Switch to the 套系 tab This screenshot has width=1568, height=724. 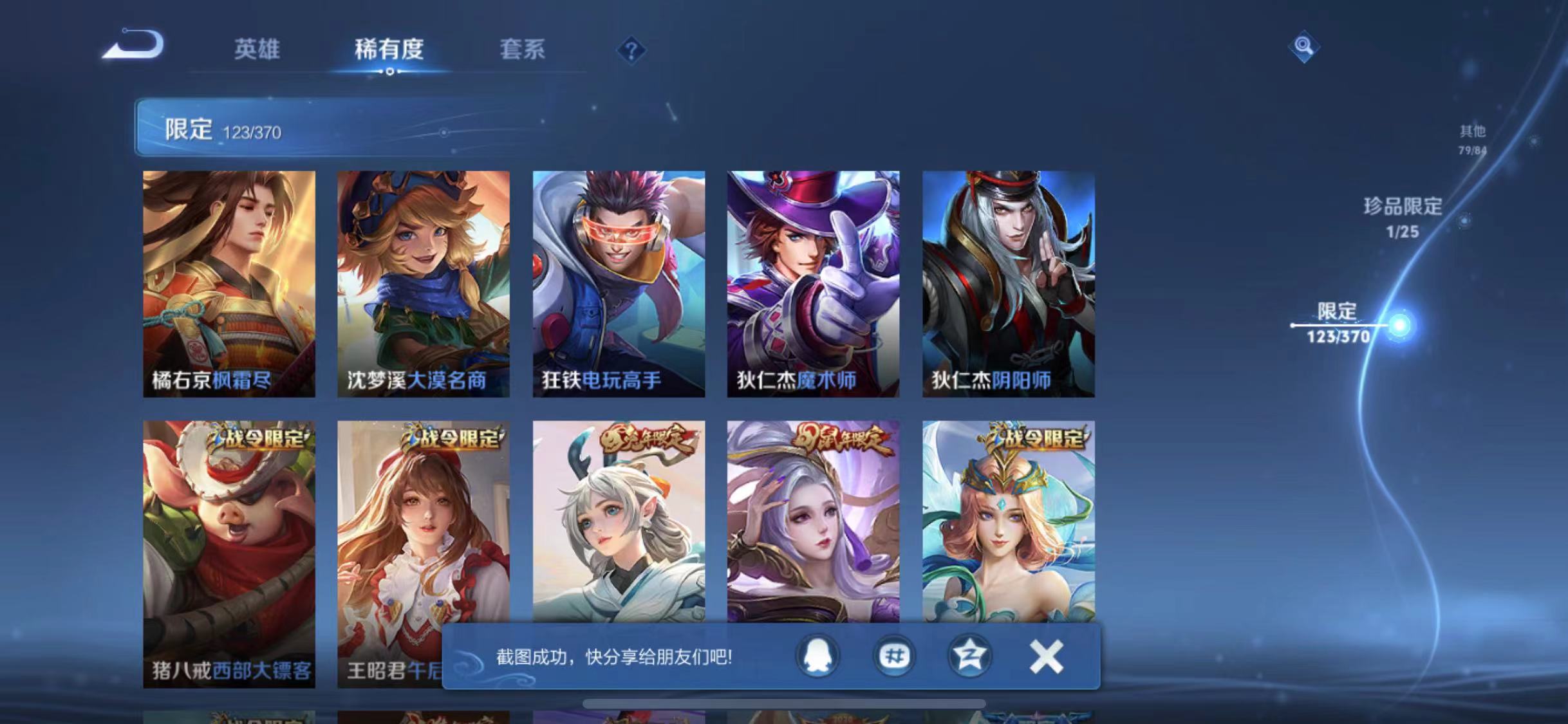523,50
